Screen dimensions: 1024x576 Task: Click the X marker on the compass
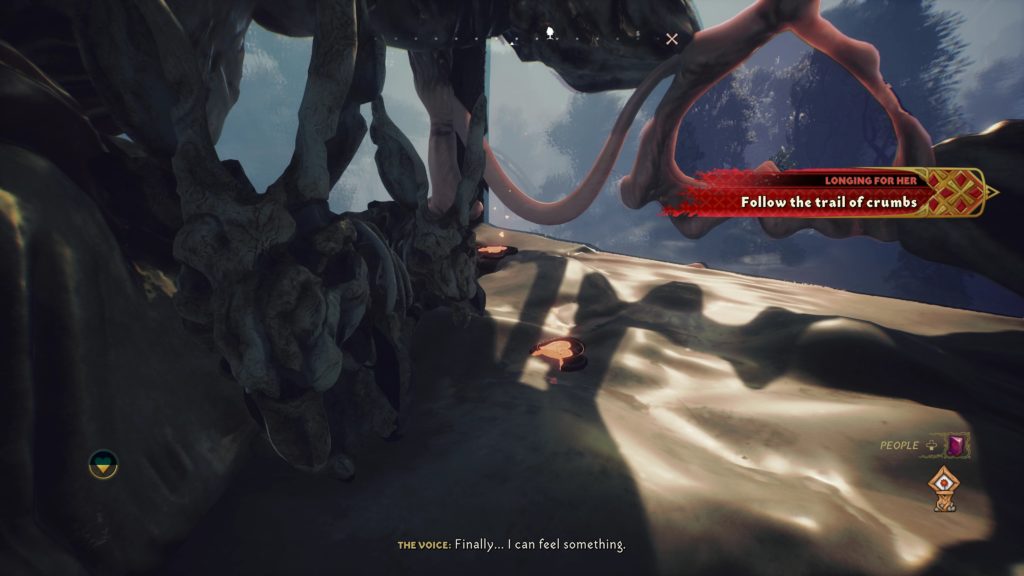[x=672, y=39]
